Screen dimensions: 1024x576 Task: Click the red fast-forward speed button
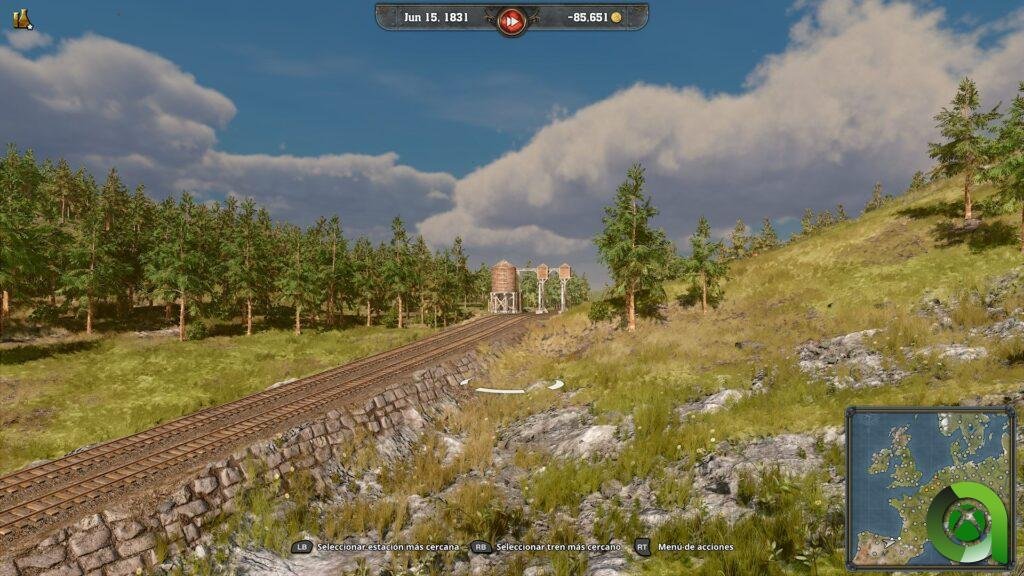click(511, 20)
